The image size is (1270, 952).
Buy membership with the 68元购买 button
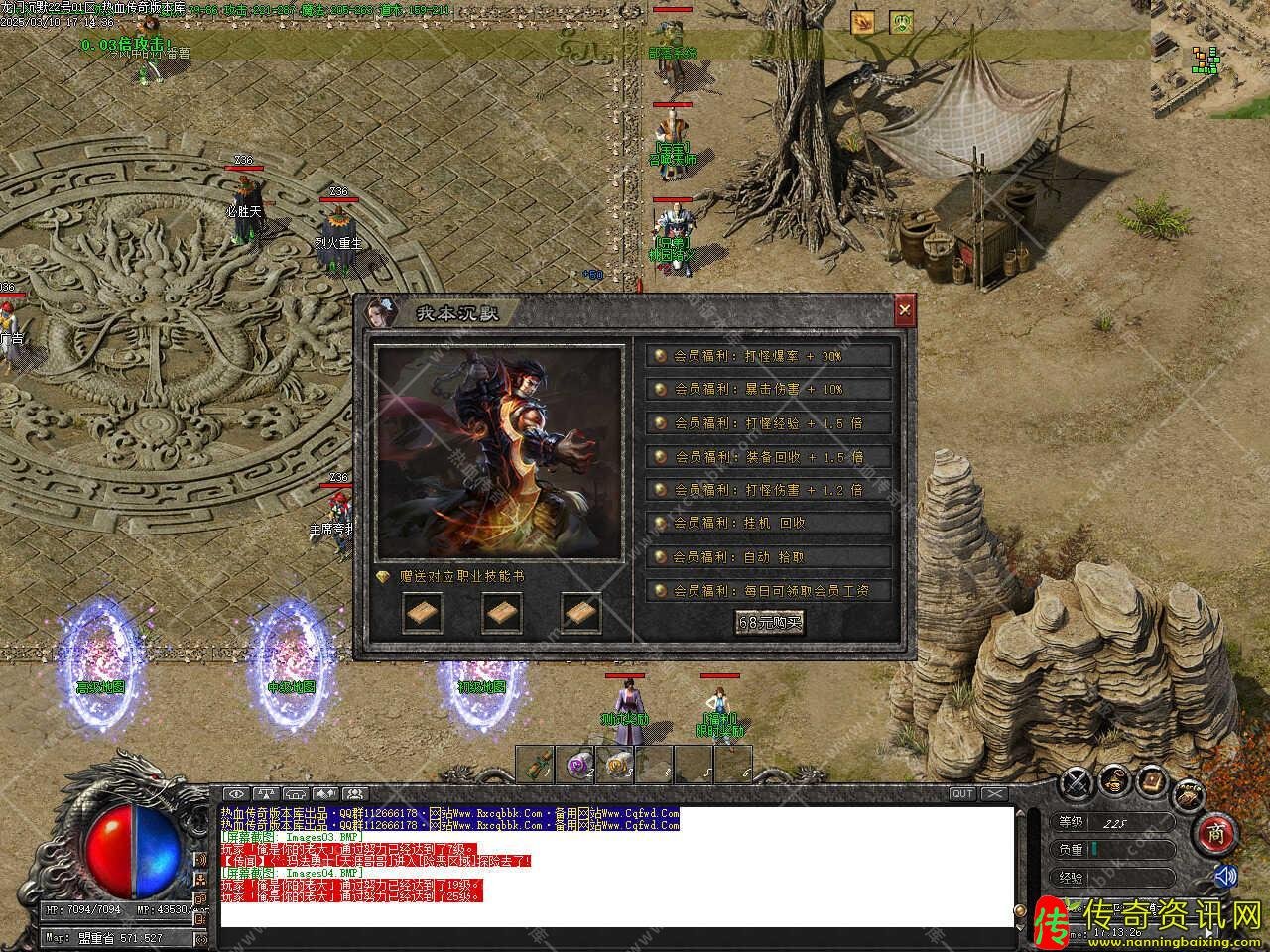click(769, 622)
